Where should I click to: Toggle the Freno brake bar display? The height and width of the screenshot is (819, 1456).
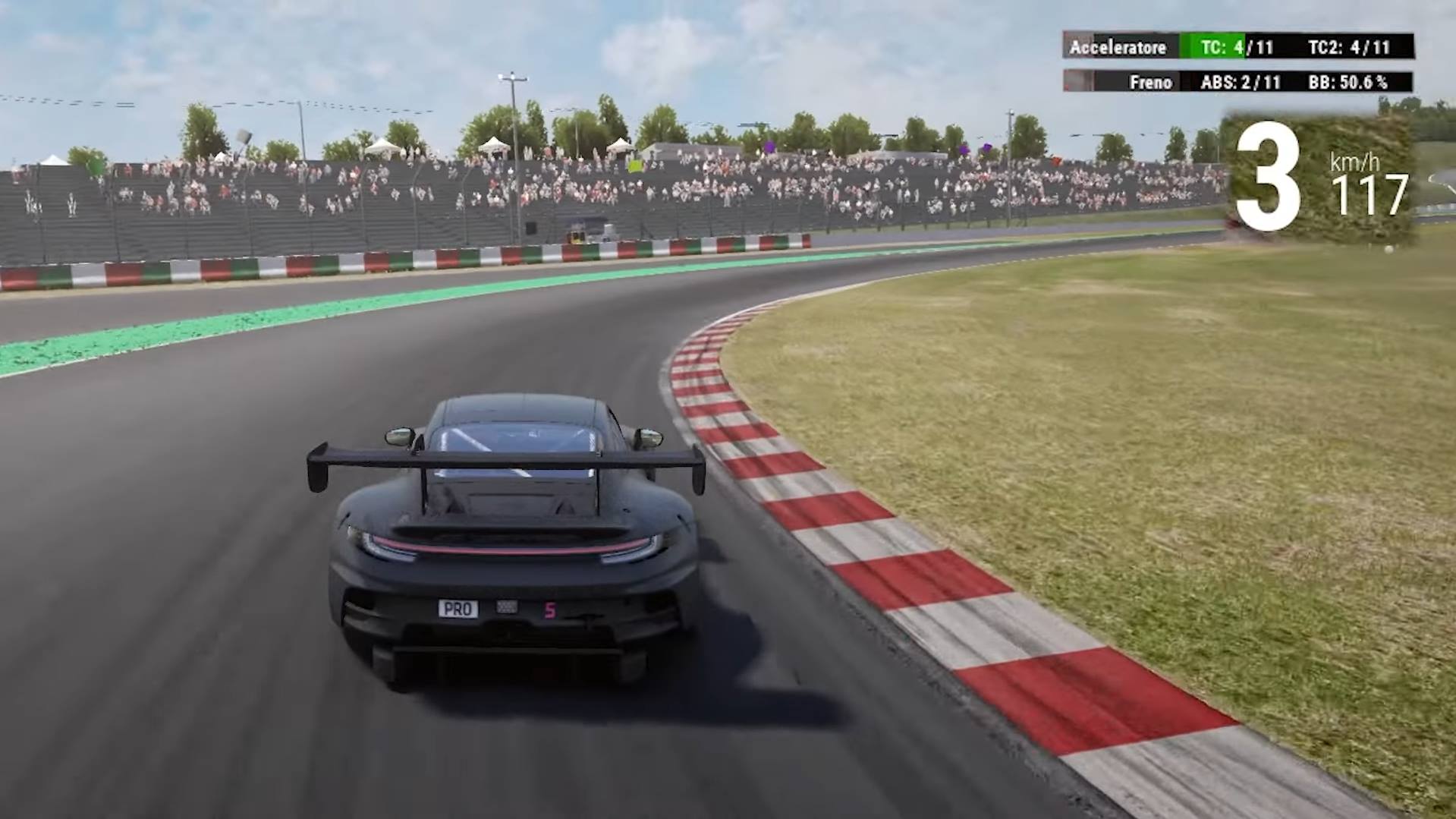(1149, 81)
